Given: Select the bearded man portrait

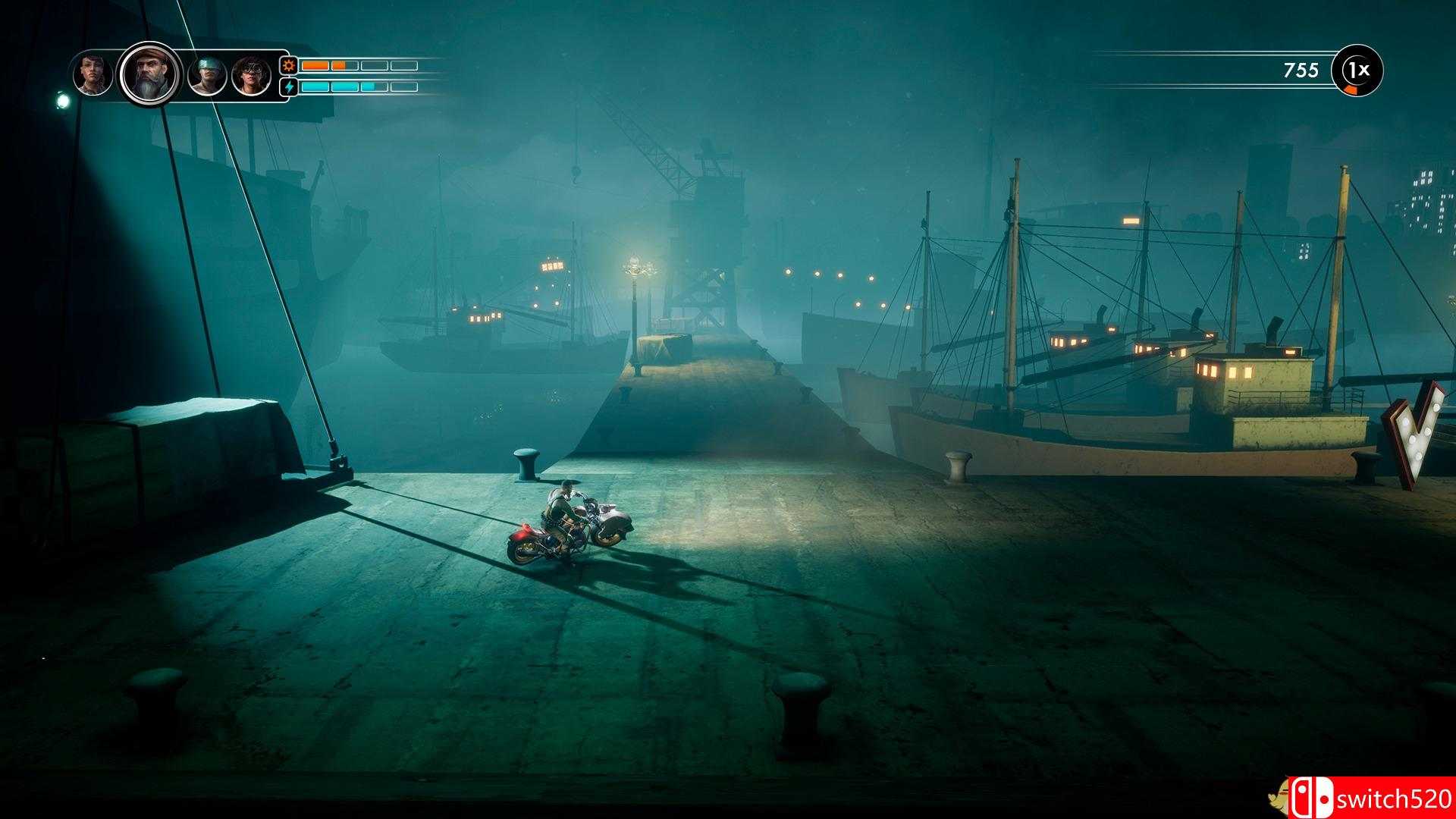Looking at the screenshot, I should click(x=150, y=74).
